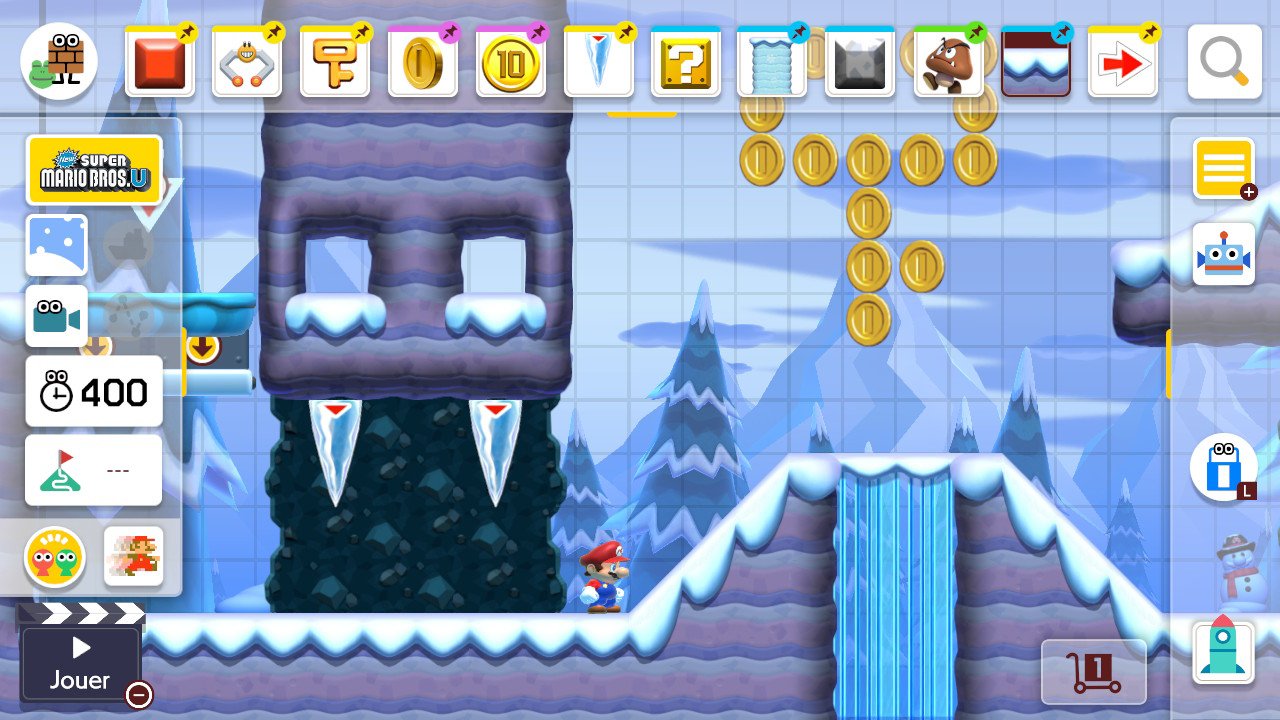Choose the swinging claw palette item

click(x=247, y=62)
